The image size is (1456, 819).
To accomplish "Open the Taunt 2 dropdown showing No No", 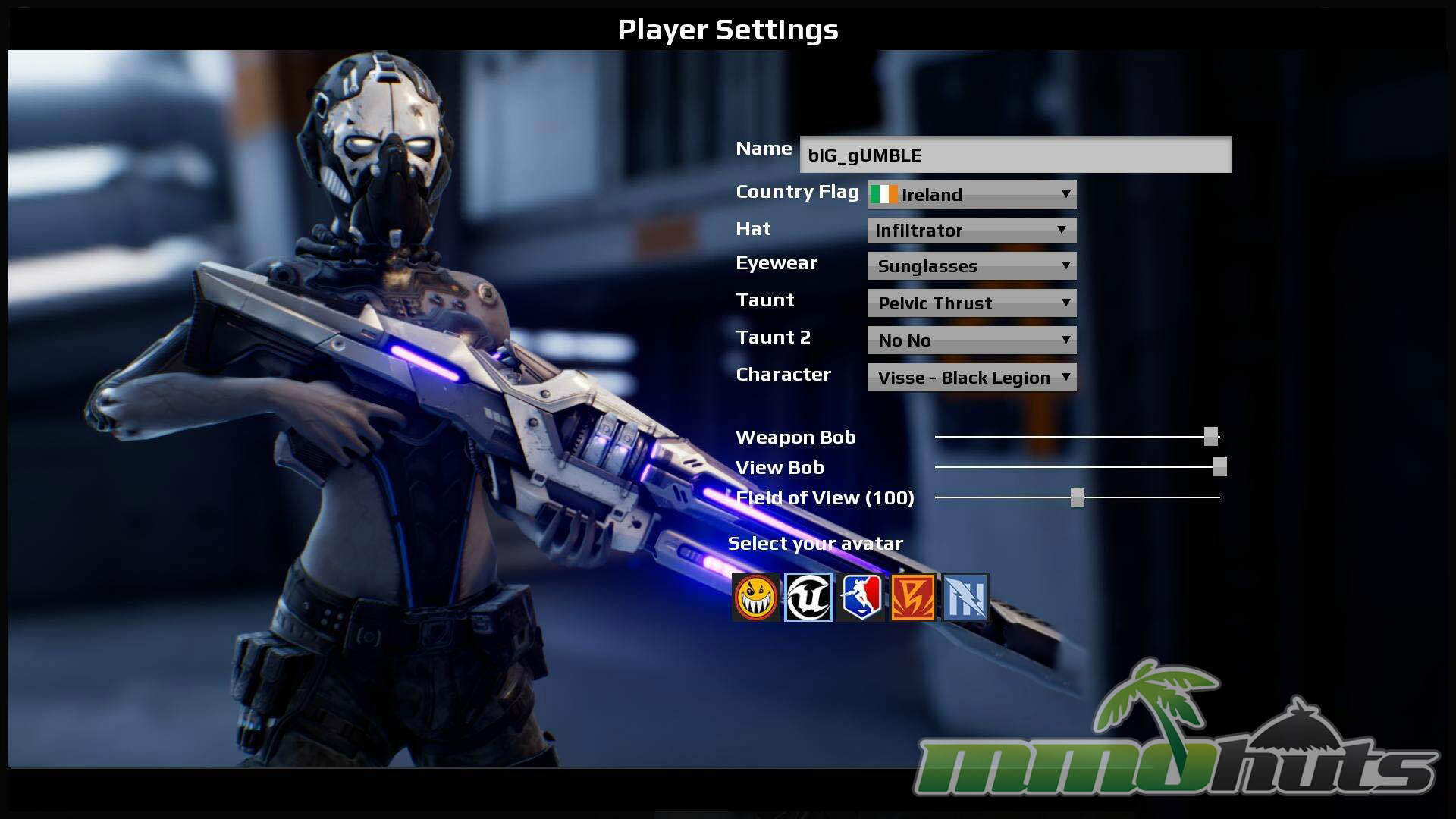I will [971, 340].
